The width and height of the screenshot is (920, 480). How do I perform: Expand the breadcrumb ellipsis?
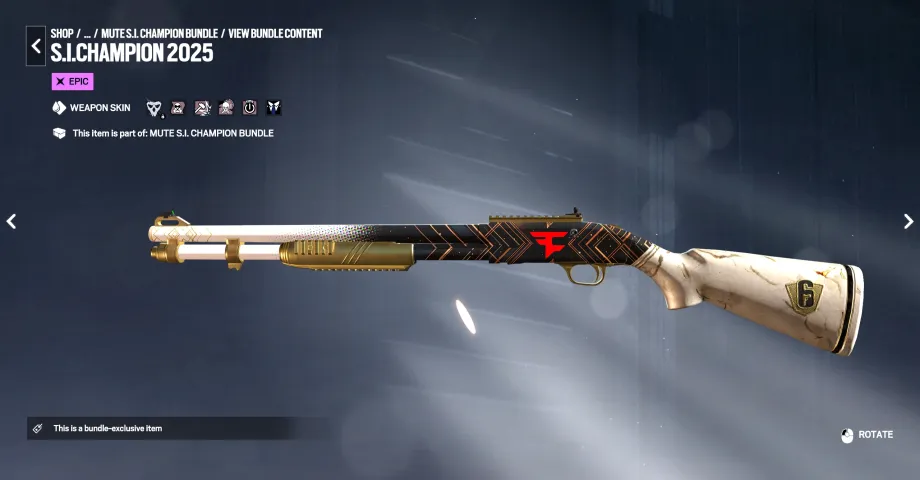pyautogui.click(x=87, y=33)
